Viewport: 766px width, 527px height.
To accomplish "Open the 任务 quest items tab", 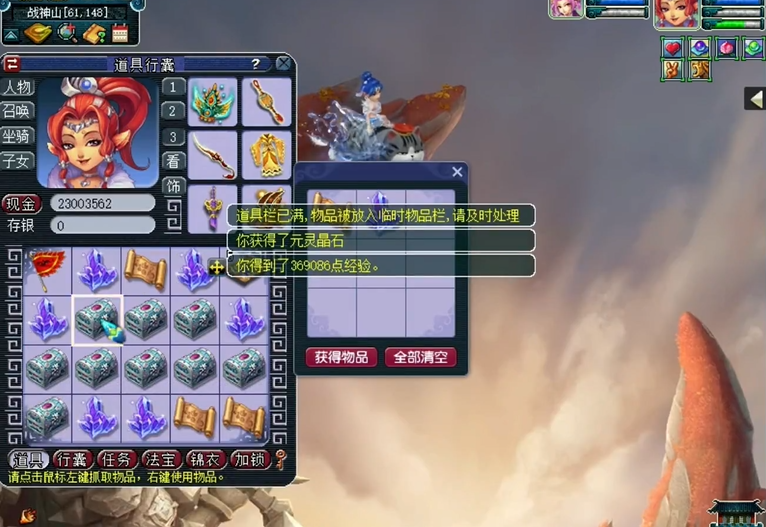I will [117, 460].
